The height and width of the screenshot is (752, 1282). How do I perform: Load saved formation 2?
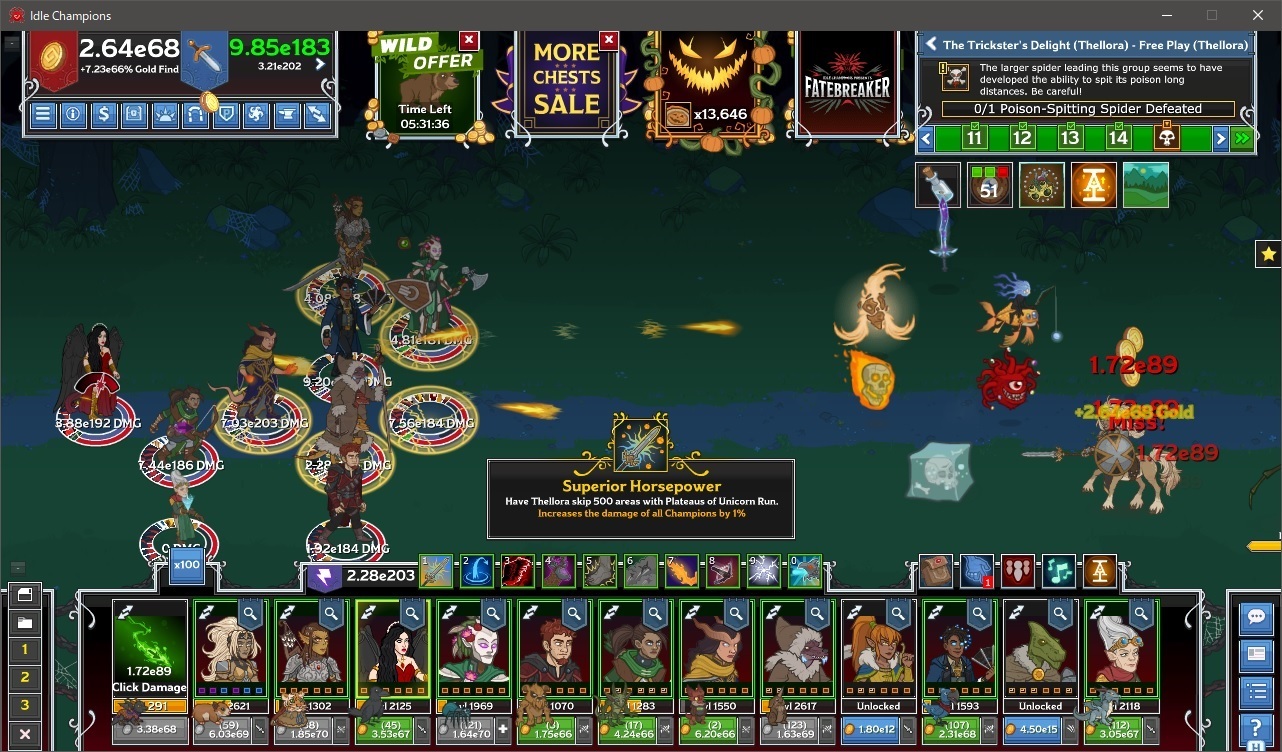point(25,677)
